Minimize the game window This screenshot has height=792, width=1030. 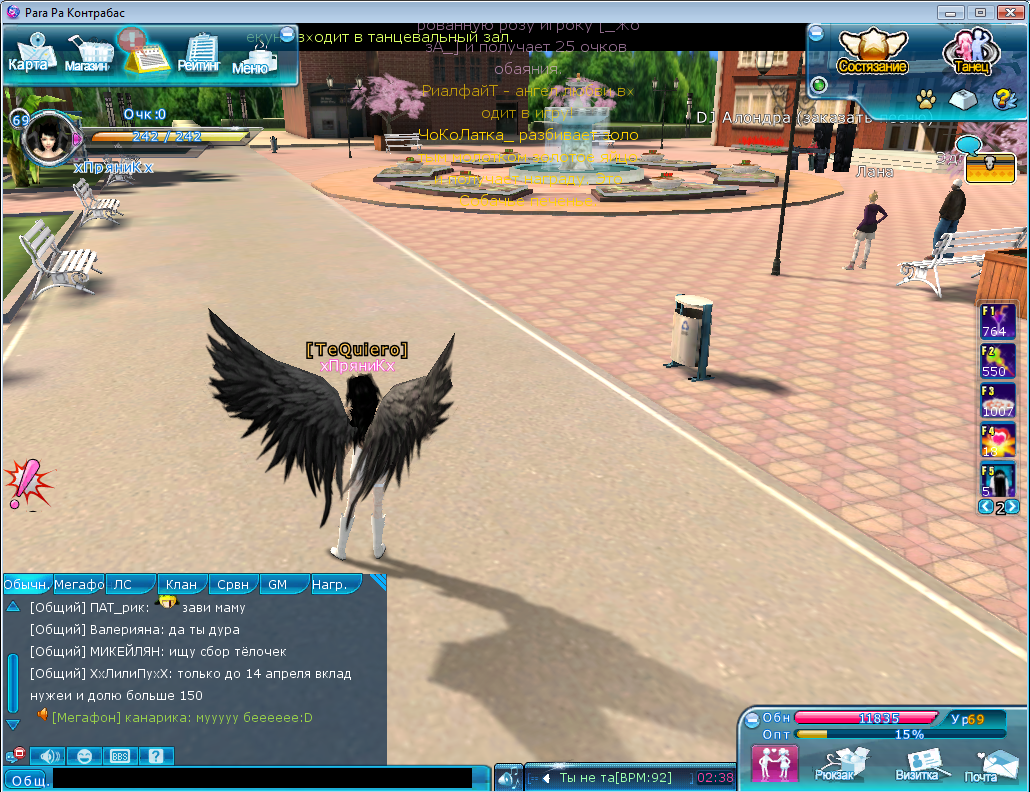pyautogui.click(x=950, y=12)
